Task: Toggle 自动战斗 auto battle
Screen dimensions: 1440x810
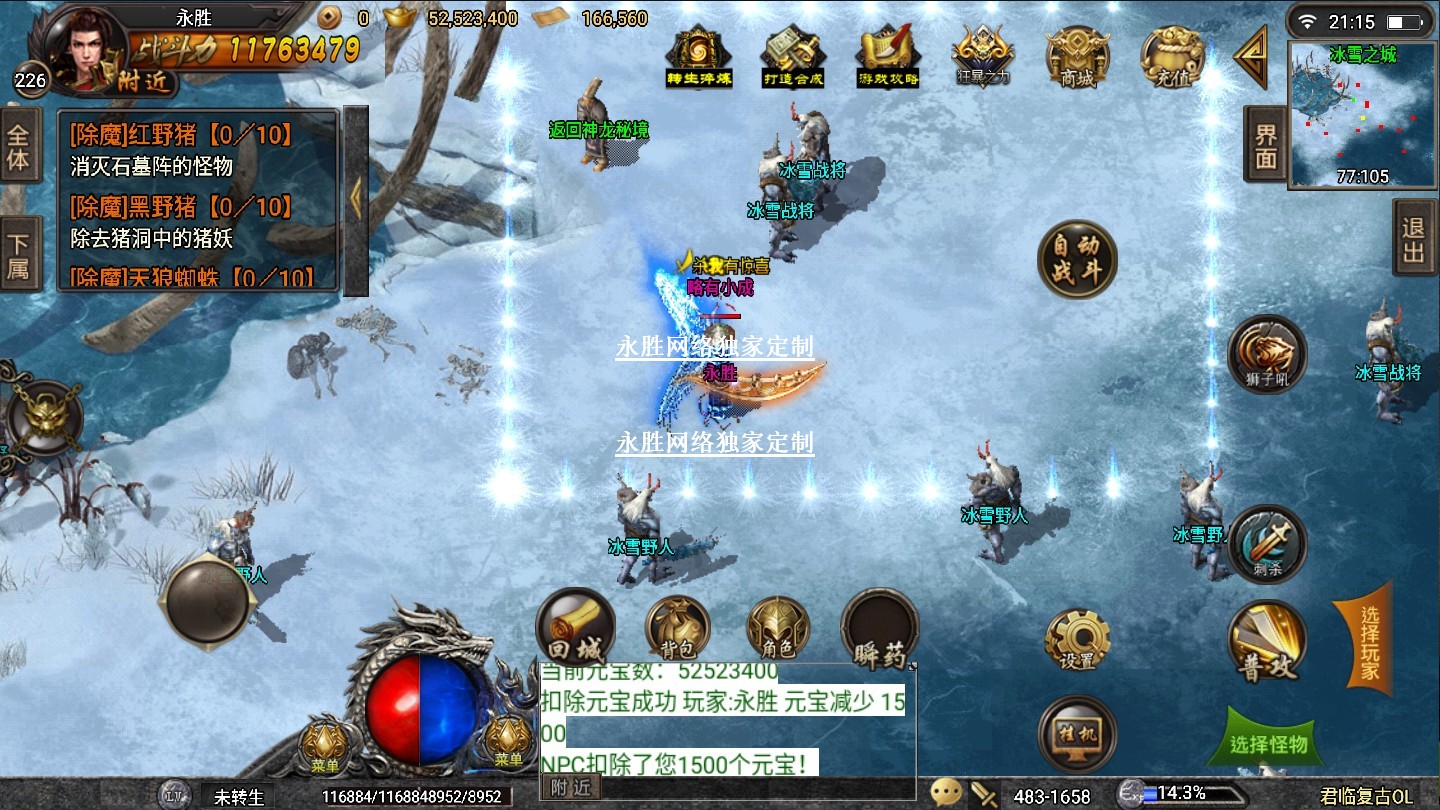Action: click(x=1076, y=260)
